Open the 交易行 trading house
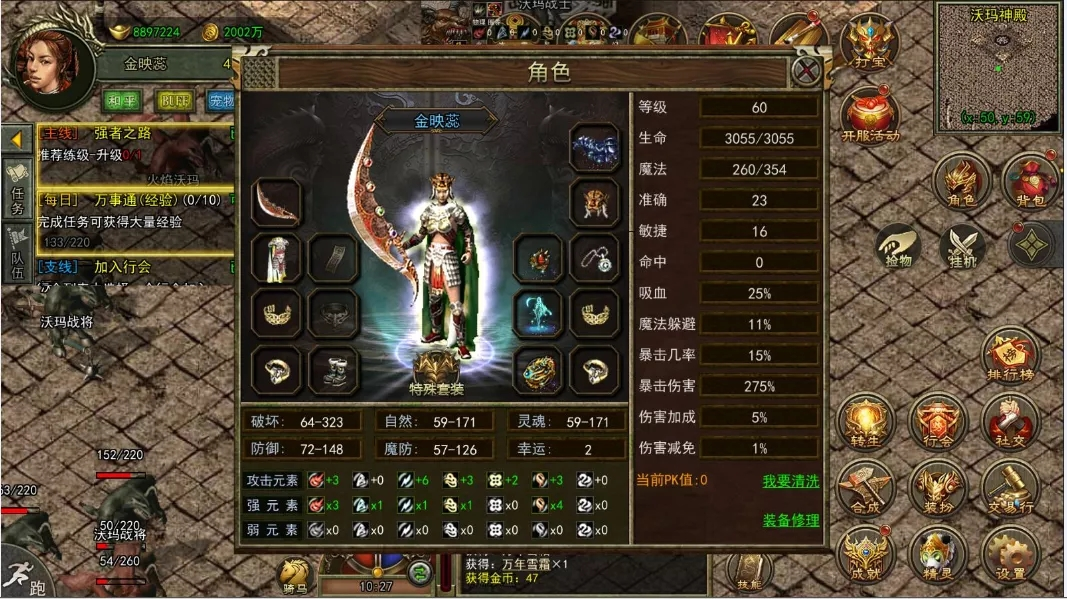1067x599 pixels. (x=1010, y=488)
